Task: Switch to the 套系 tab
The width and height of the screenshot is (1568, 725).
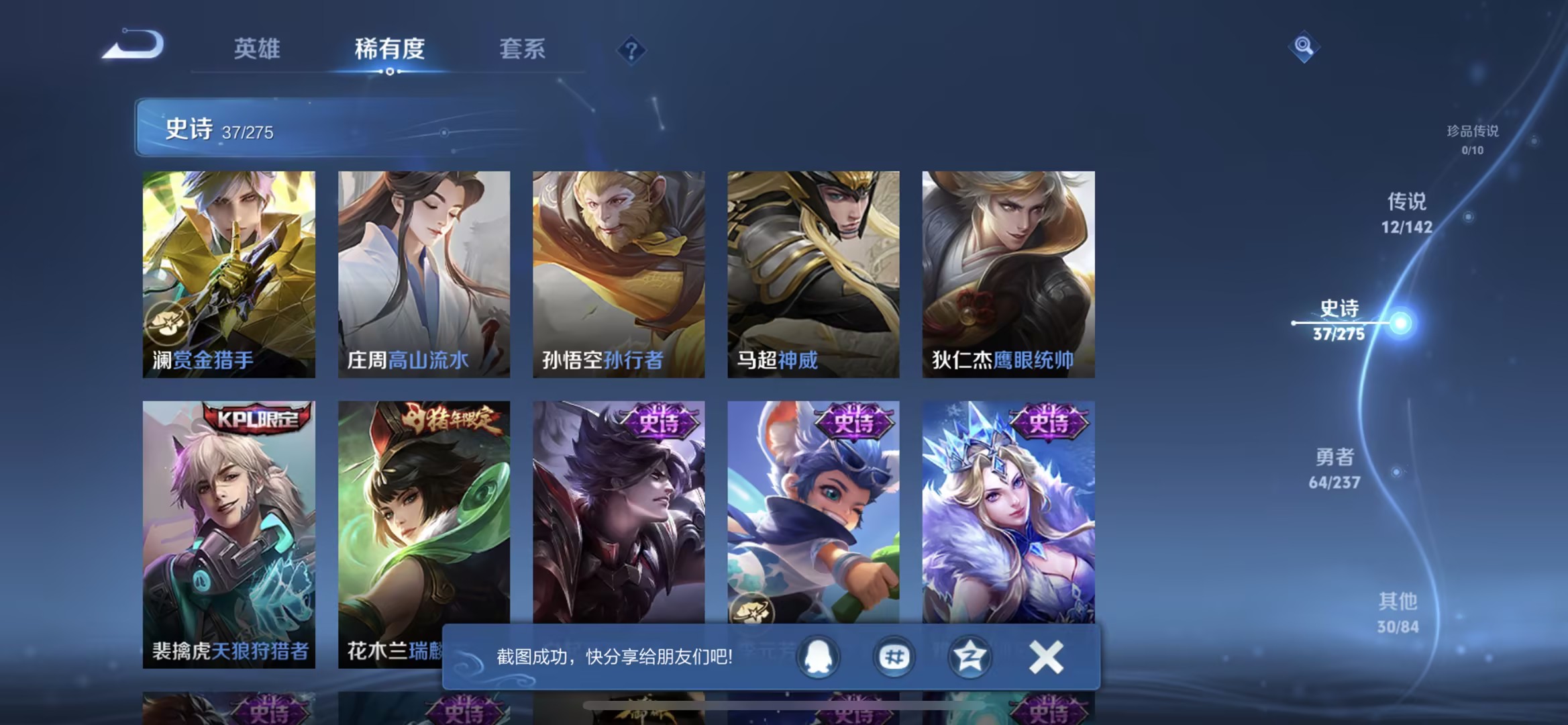Action: [x=522, y=49]
